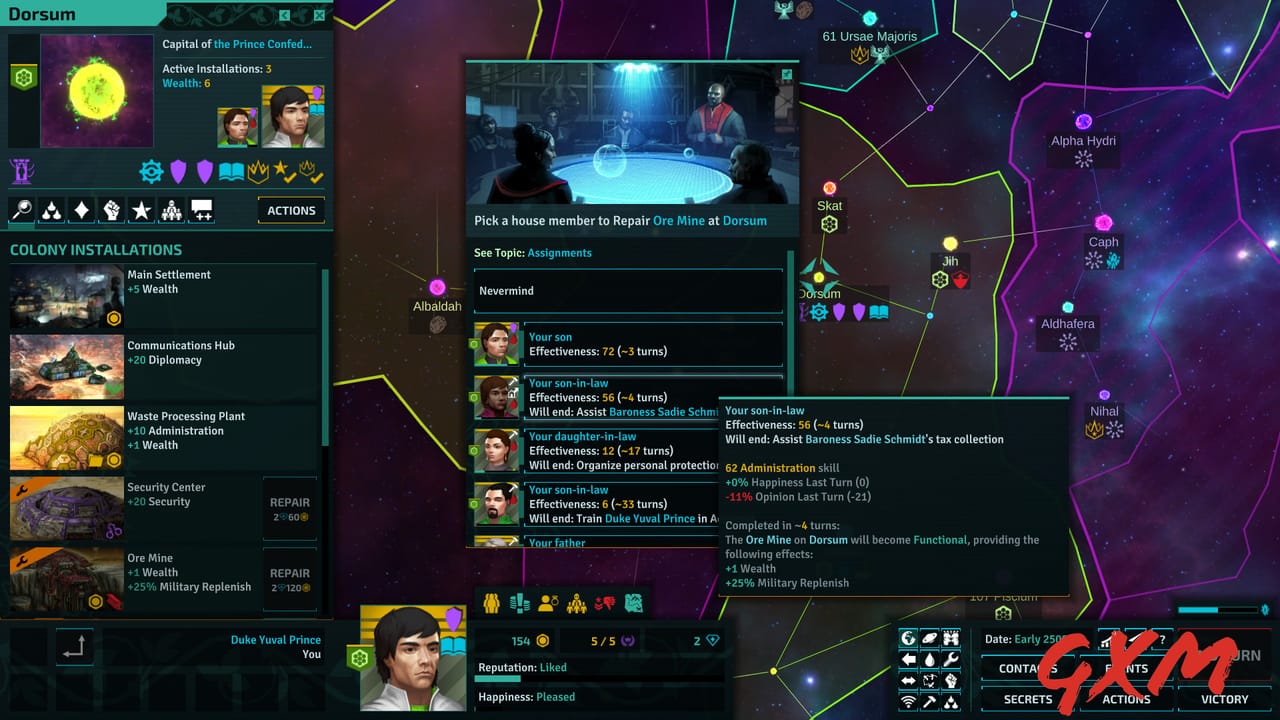The image size is (1280, 720).
Task: Switch to the fist military tab under Dorsum
Action: click(x=111, y=210)
